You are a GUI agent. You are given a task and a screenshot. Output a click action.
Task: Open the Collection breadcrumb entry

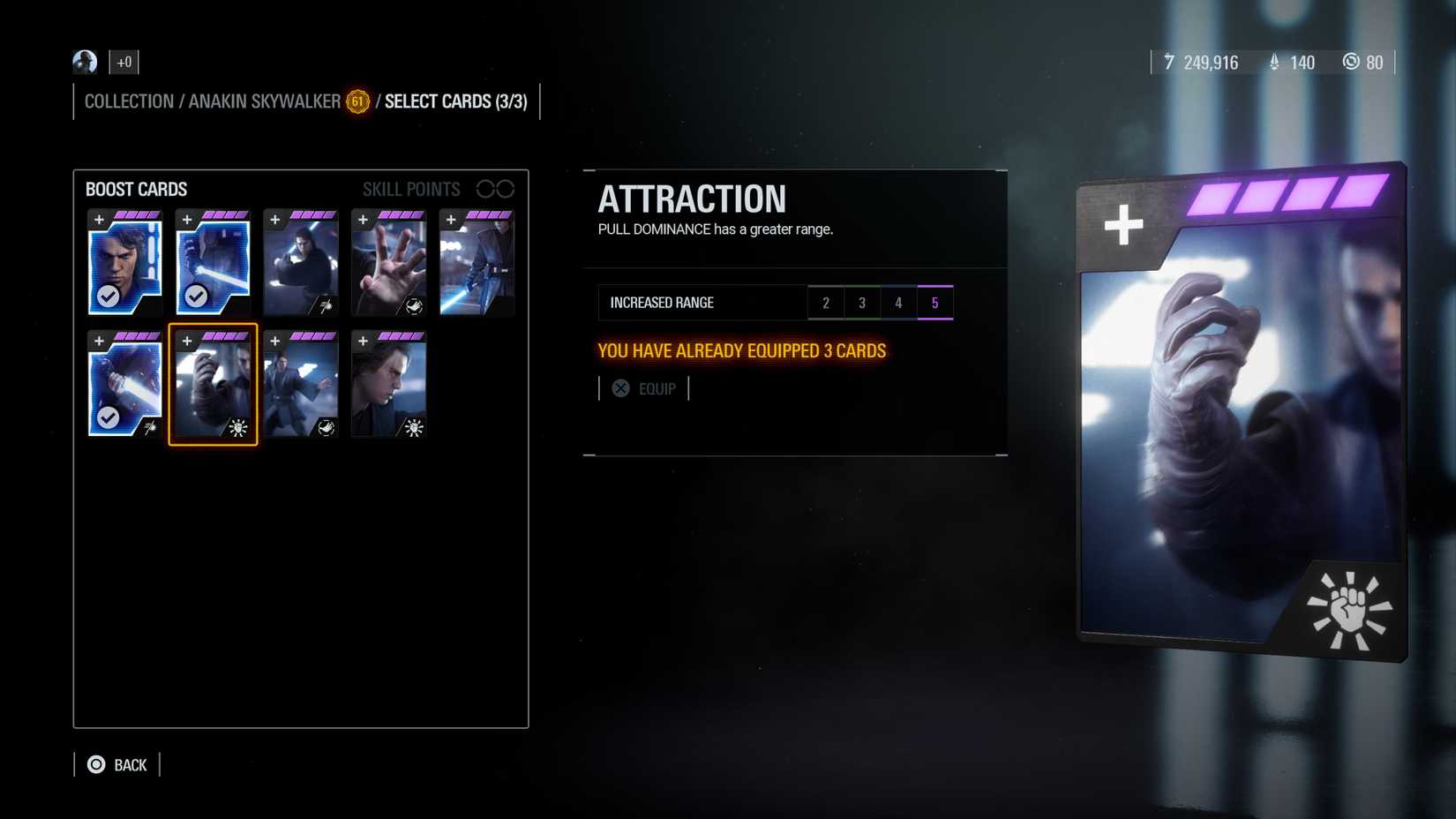click(129, 101)
